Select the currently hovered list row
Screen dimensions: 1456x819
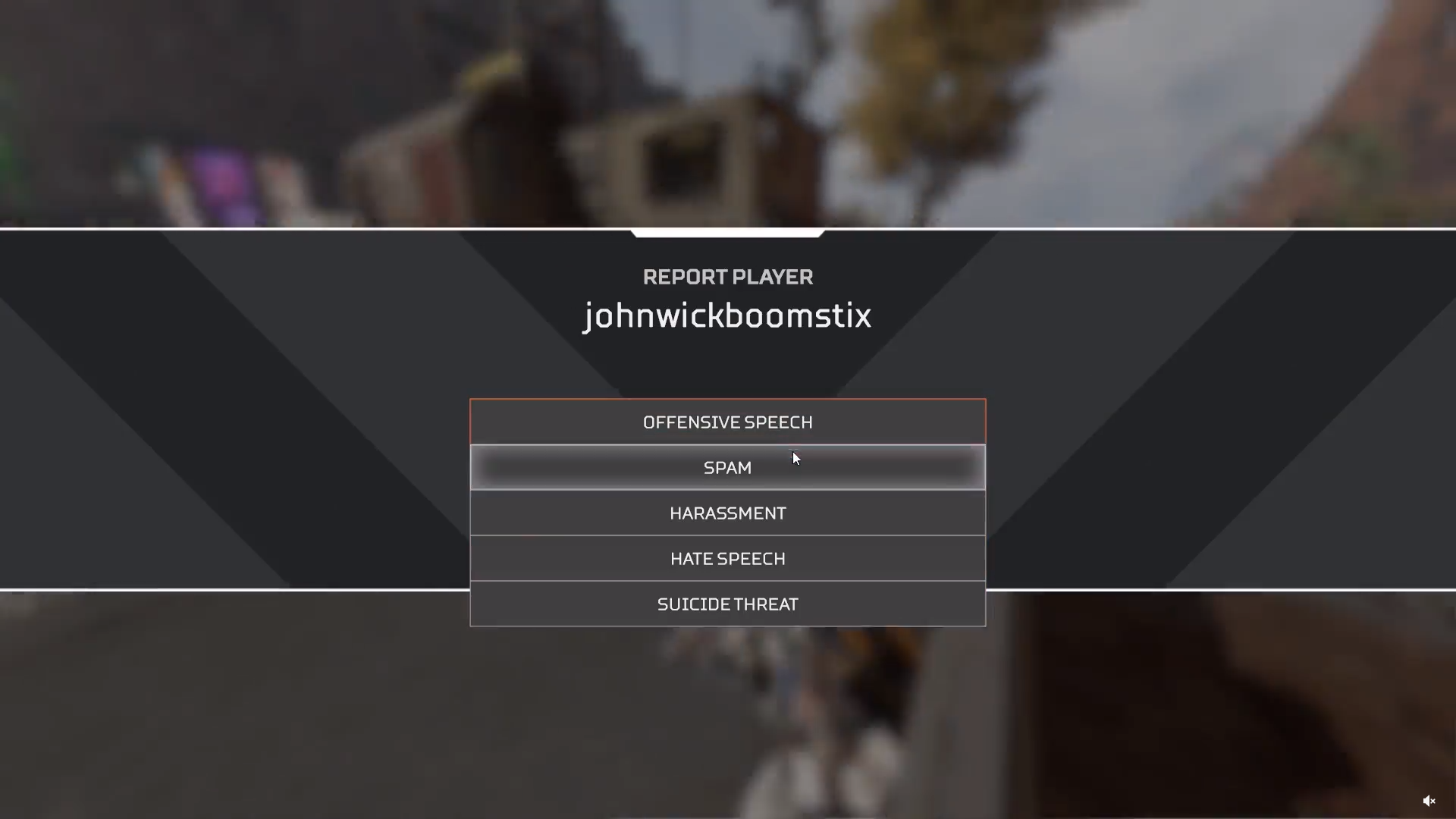(x=727, y=467)
